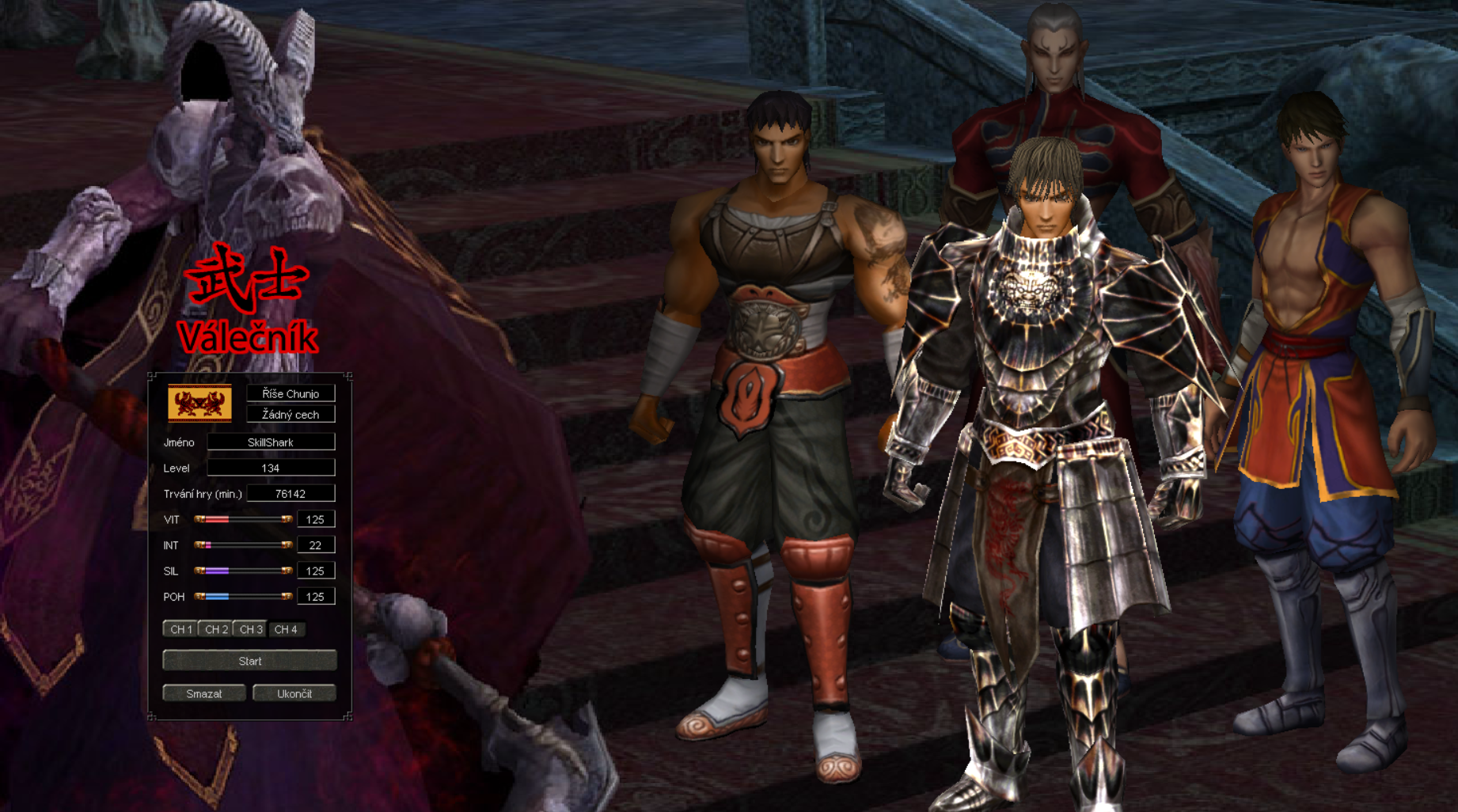The image size is (1458, 812).
Task: Switch to channel CH 1
Action: pyautogui.click(x=180, y=629)
